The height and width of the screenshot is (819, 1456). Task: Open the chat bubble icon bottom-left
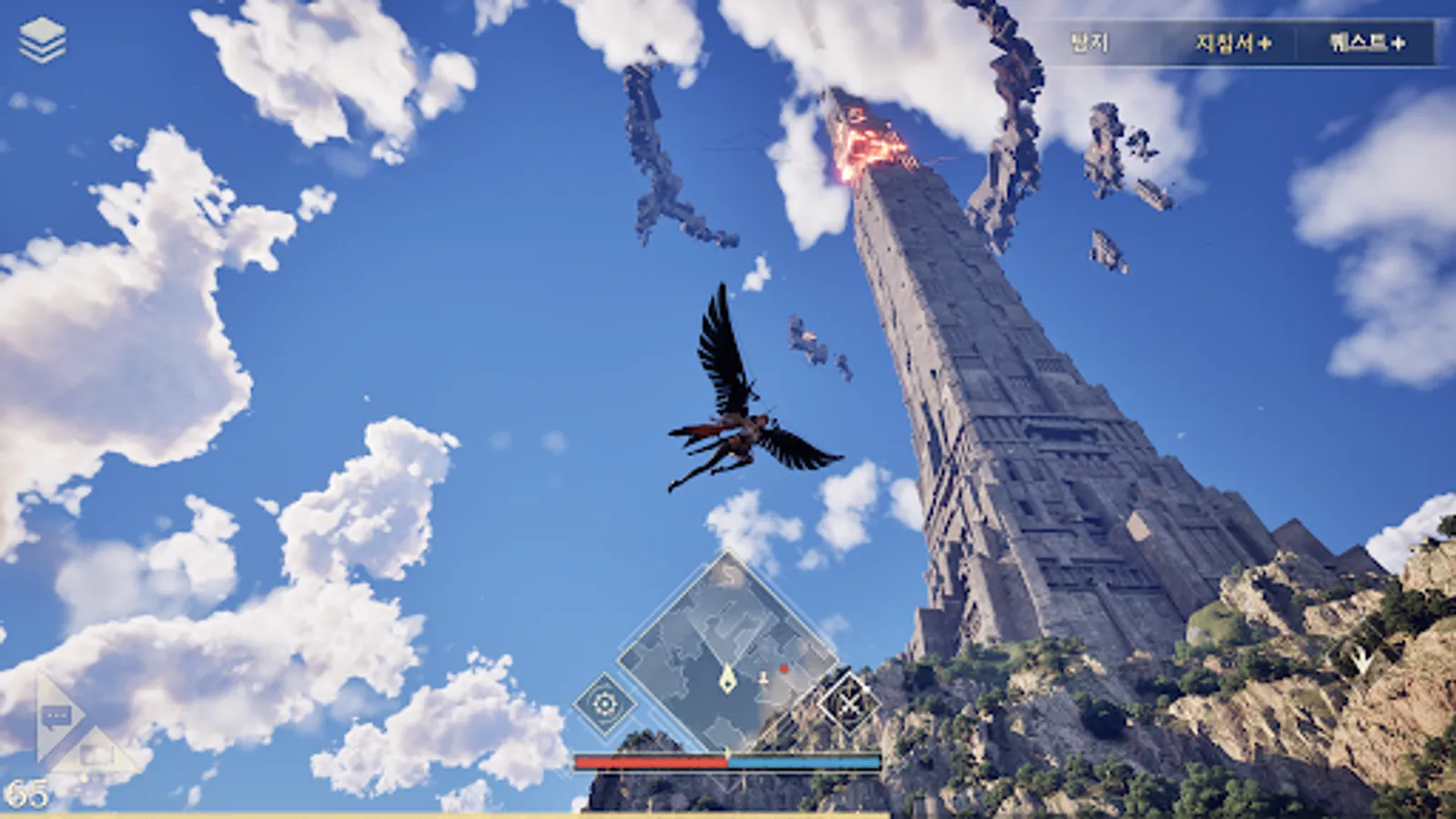[56, 714]
